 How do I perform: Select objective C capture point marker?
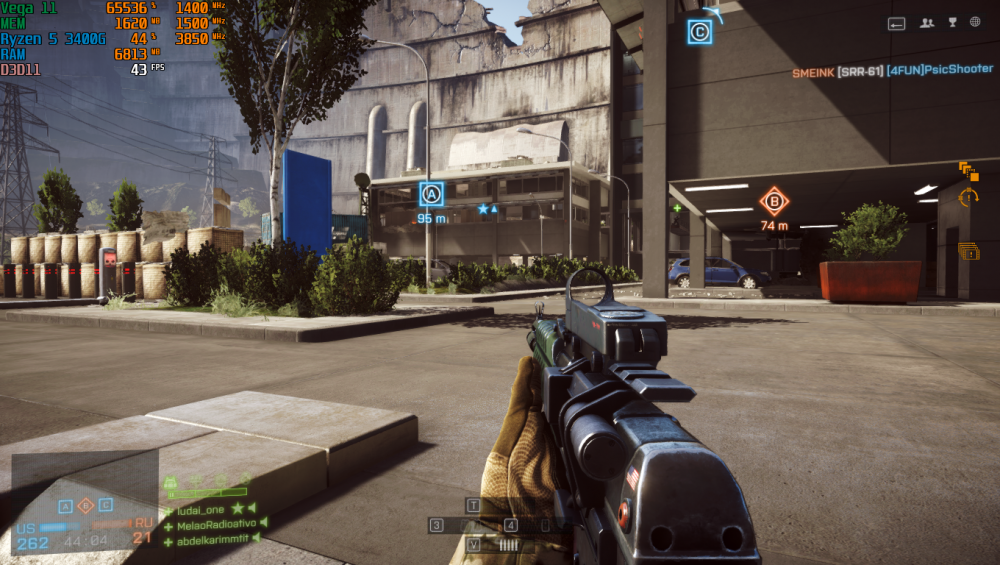(x=700, y=32)
